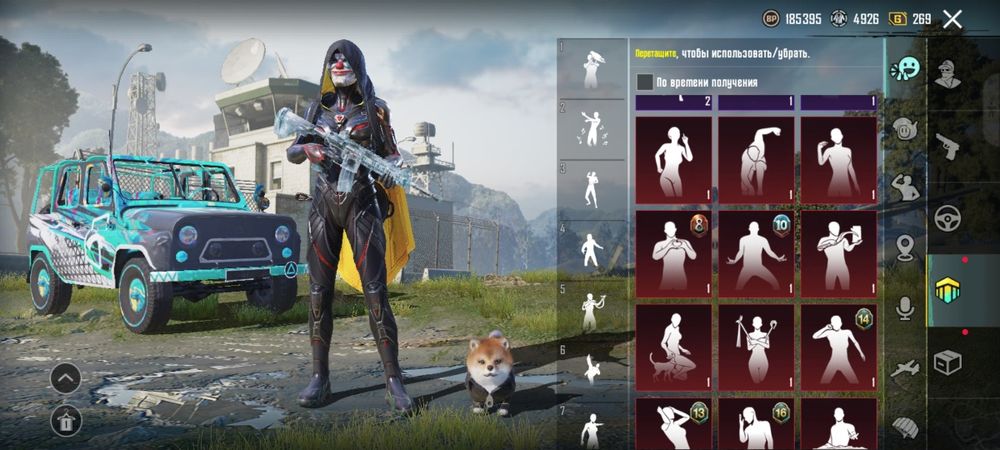Open the emote category tab with smiley icon
The width and height of the screenshot is (1000, 450).
click(906, 70)
